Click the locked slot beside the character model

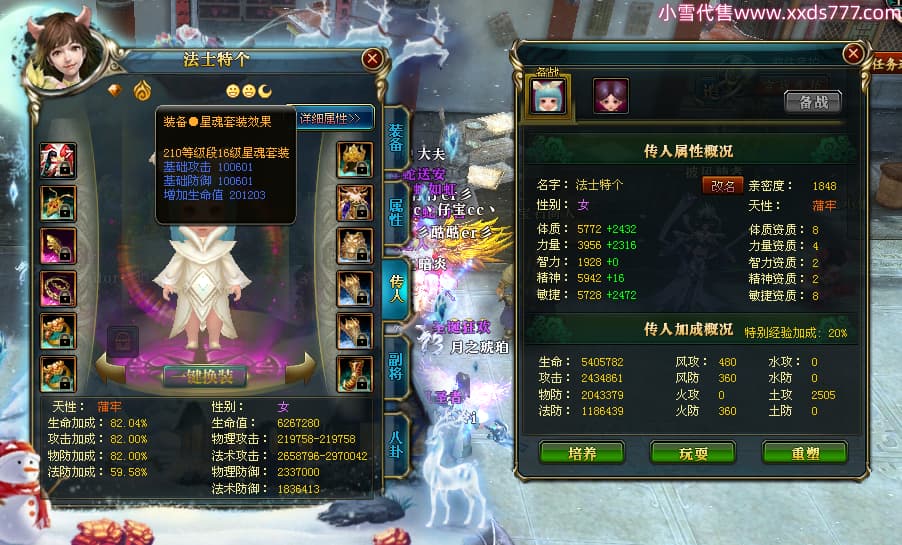(x=122, y=339)
